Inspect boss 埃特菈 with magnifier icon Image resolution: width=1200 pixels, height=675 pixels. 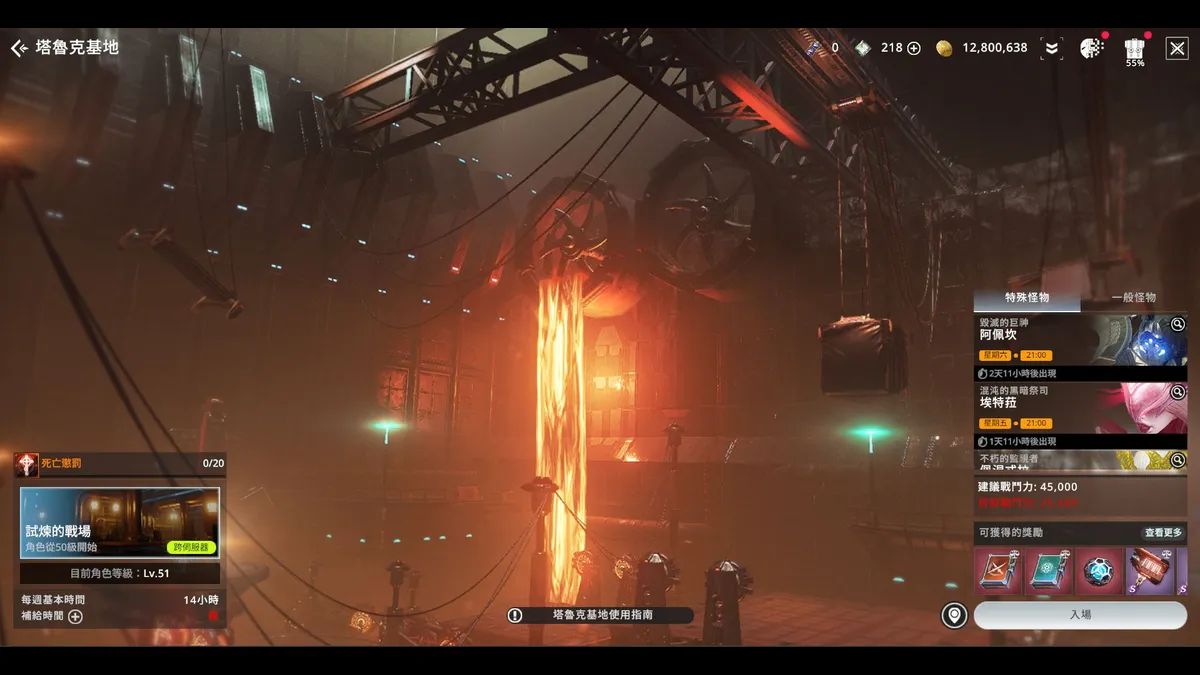point(1177,392)
